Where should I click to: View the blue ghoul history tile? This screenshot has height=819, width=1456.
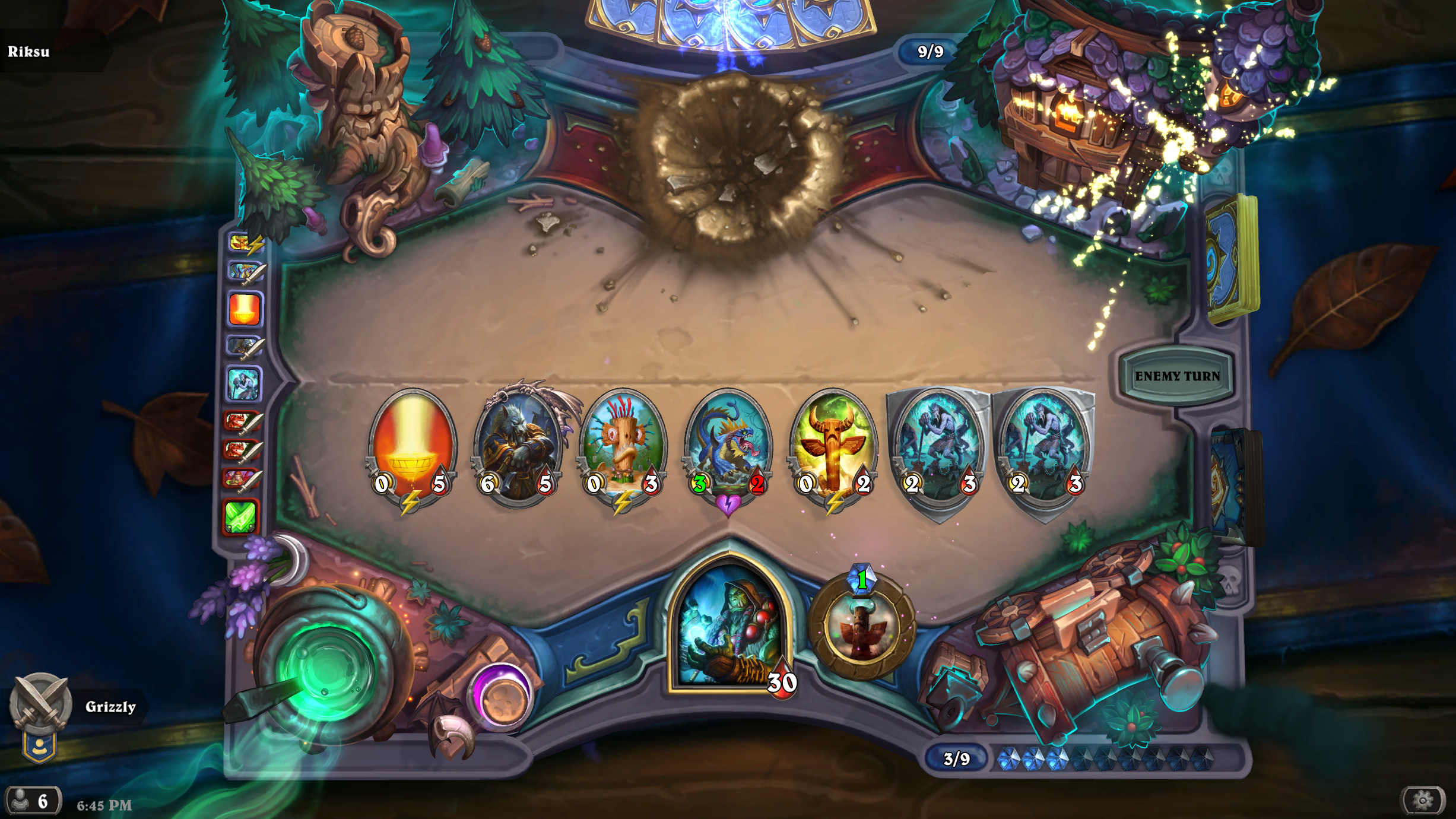[243, 383]
